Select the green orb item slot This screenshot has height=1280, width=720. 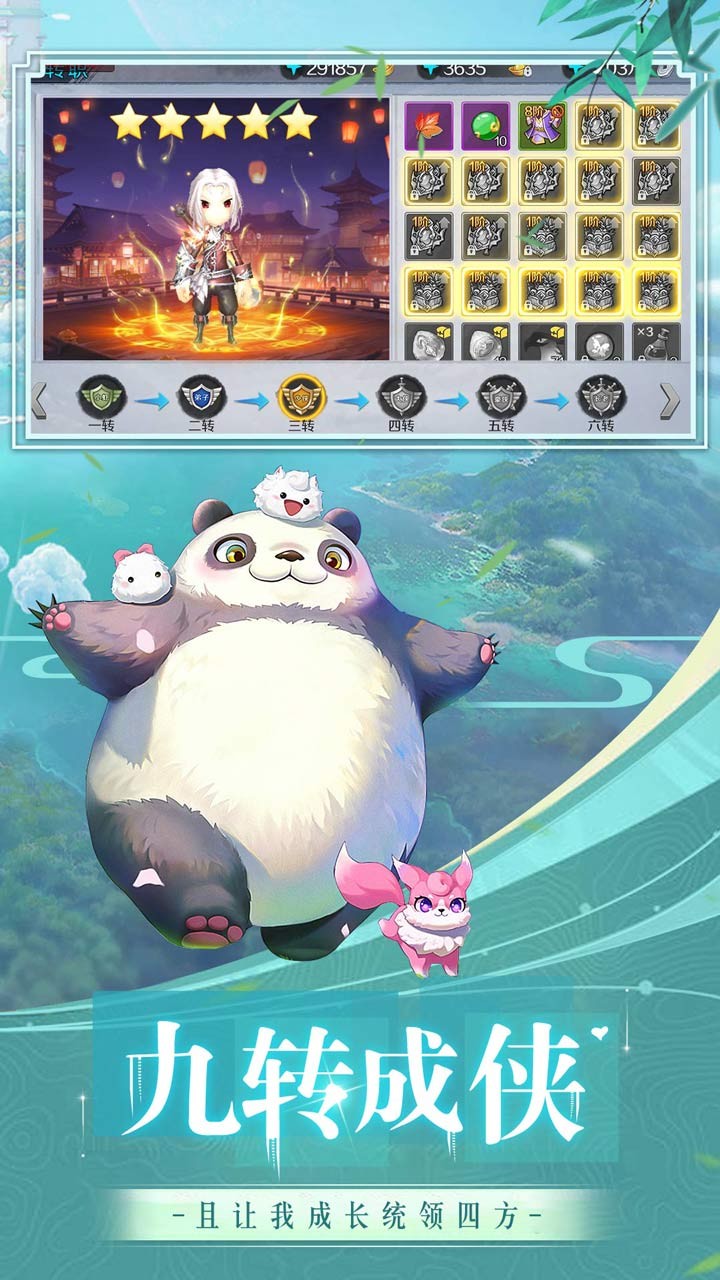[486, 126]
